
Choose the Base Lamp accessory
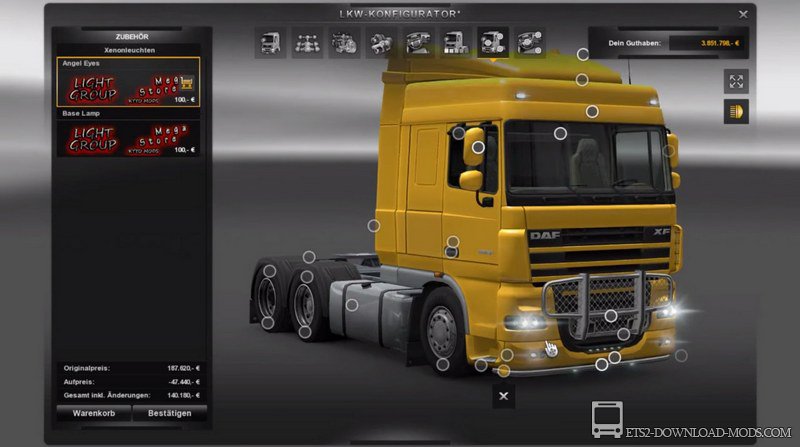pos(127,136)
